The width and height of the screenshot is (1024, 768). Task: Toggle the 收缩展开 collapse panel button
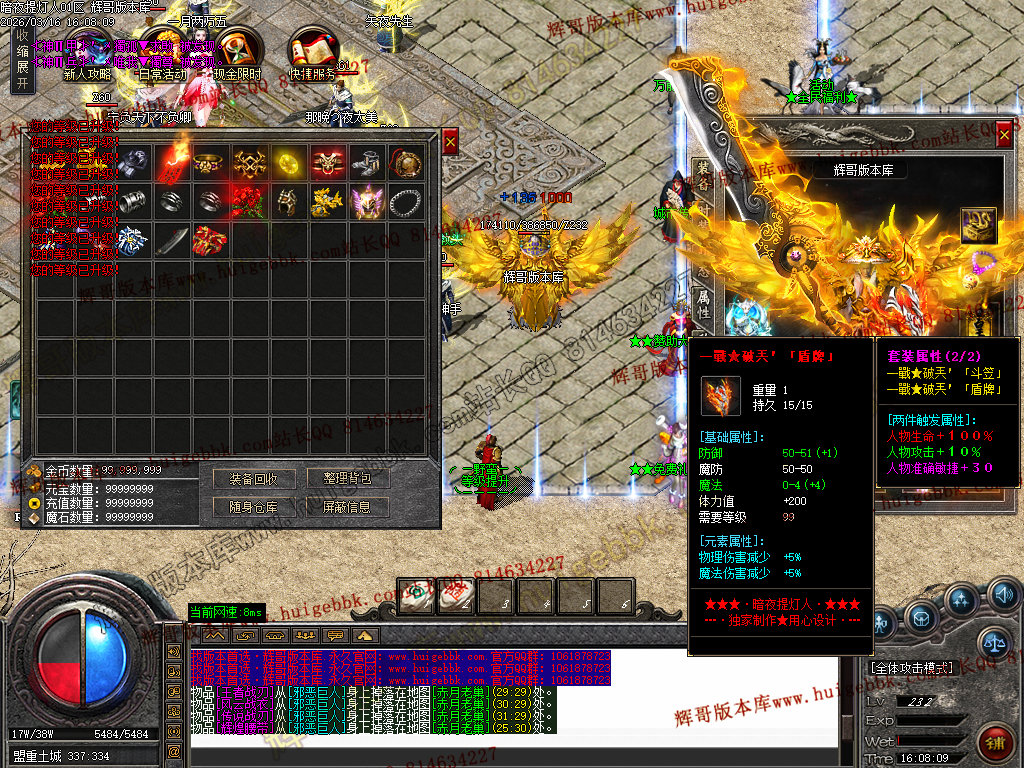pos(22,60)
